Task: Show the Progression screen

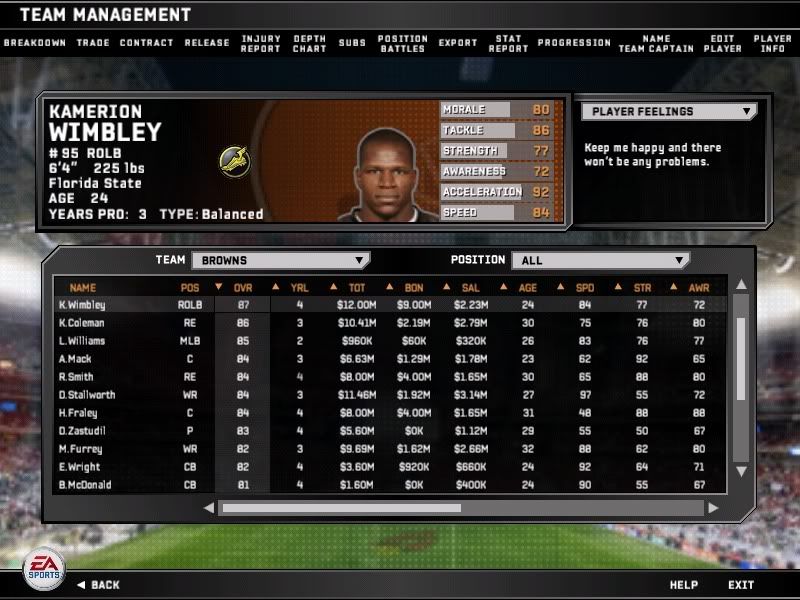Action: (574, 43)
